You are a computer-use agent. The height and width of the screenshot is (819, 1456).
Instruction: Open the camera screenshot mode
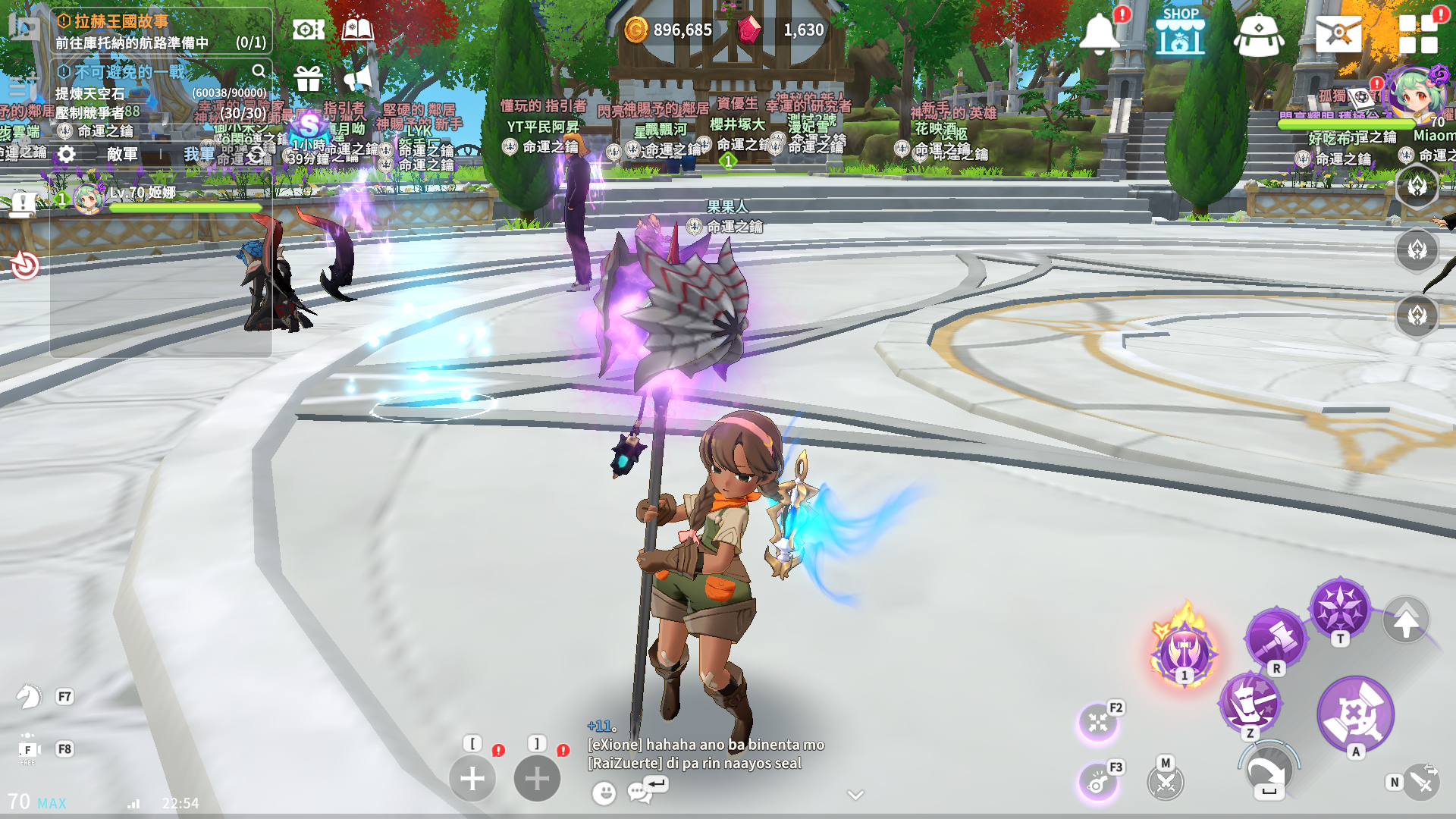[308, 30]
